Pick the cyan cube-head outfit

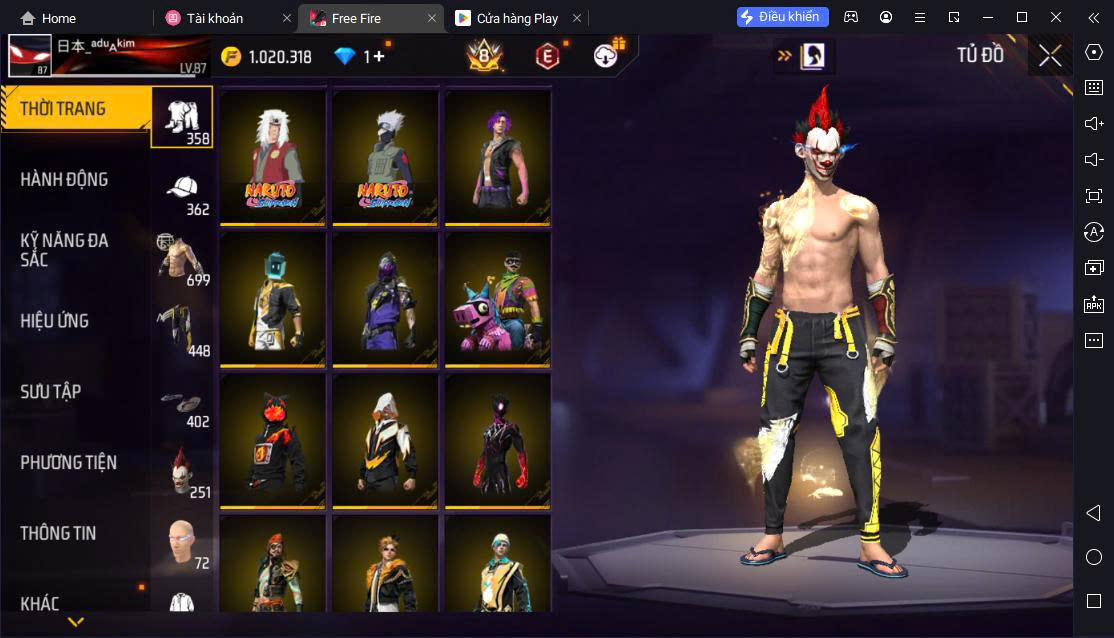coord(273,298)
